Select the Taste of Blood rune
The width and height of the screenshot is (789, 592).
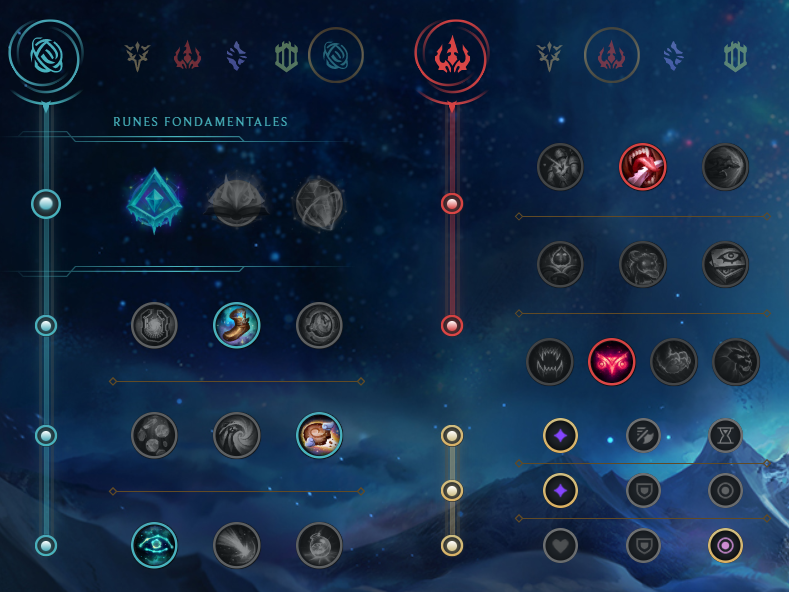642,167
